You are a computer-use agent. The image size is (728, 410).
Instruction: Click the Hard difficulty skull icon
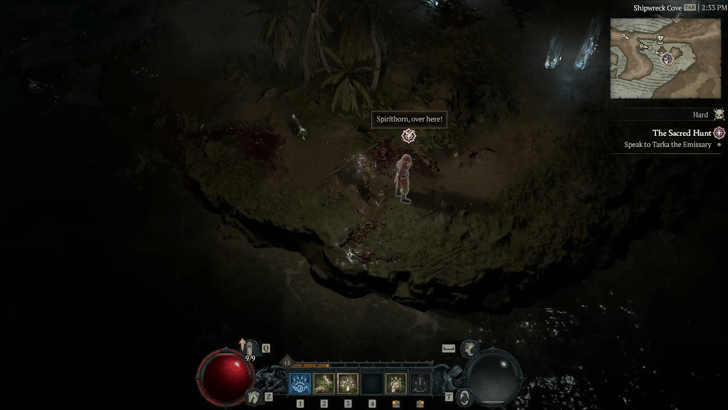coord(719,115)
